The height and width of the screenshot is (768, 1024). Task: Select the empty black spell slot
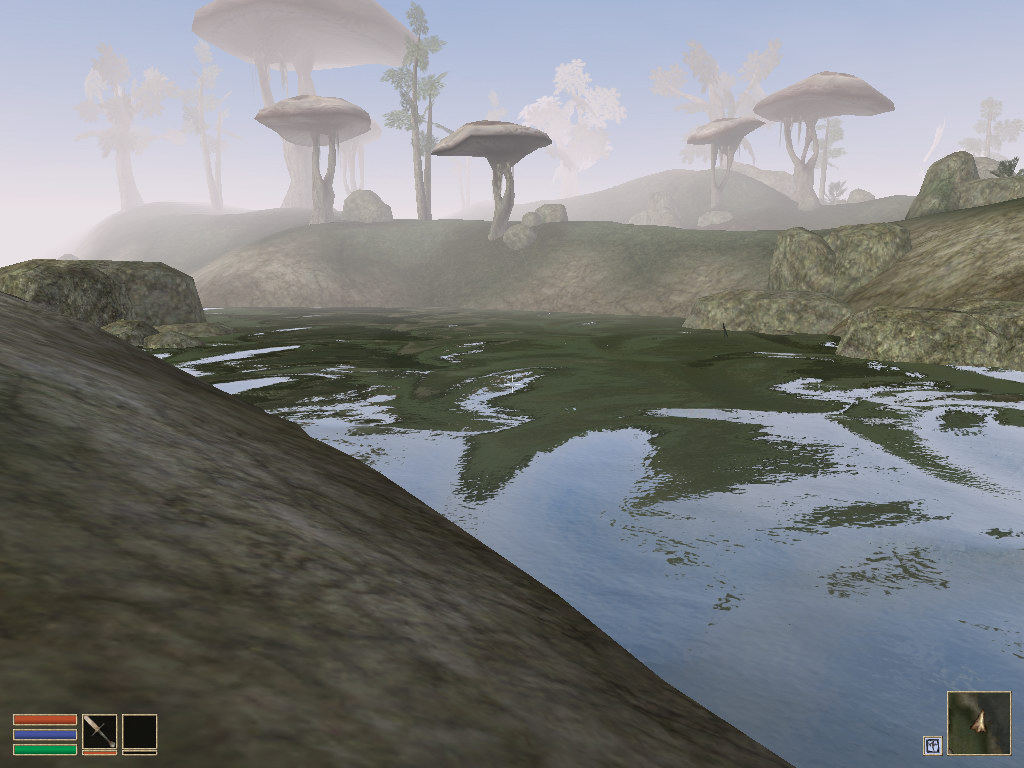pos(139,731)
